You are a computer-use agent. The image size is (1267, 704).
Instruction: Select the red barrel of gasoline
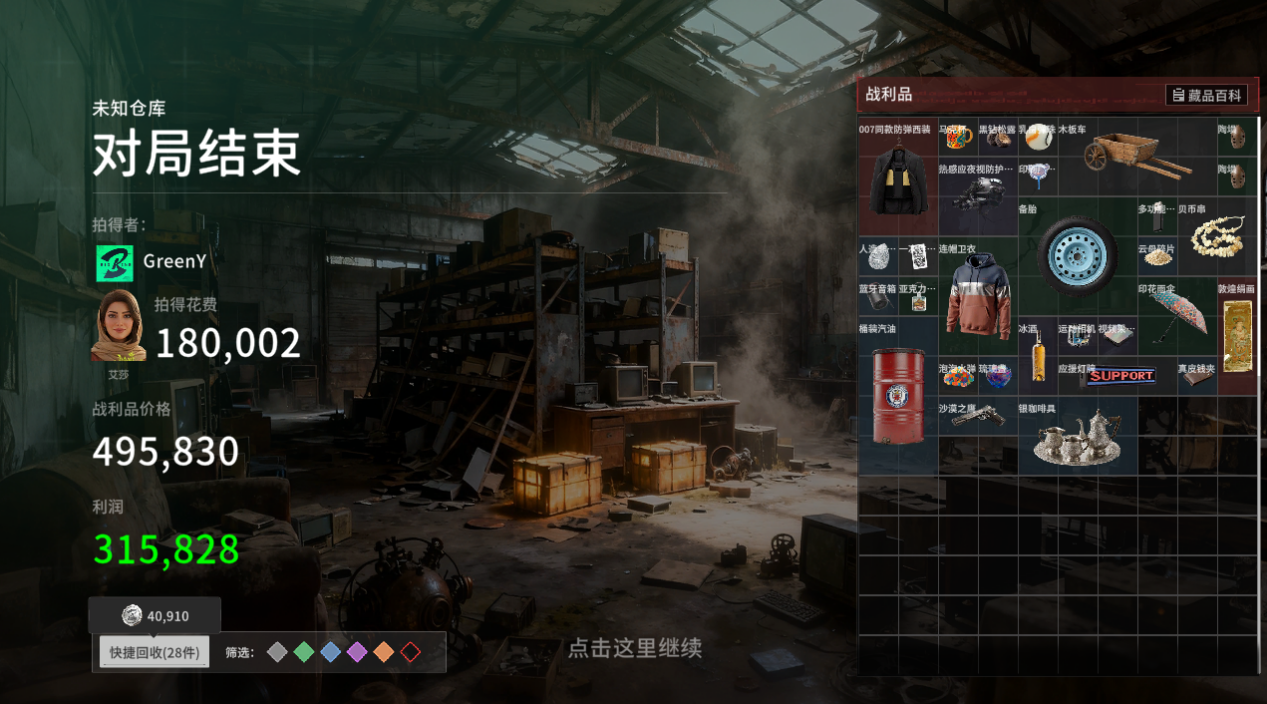(897, 396)
